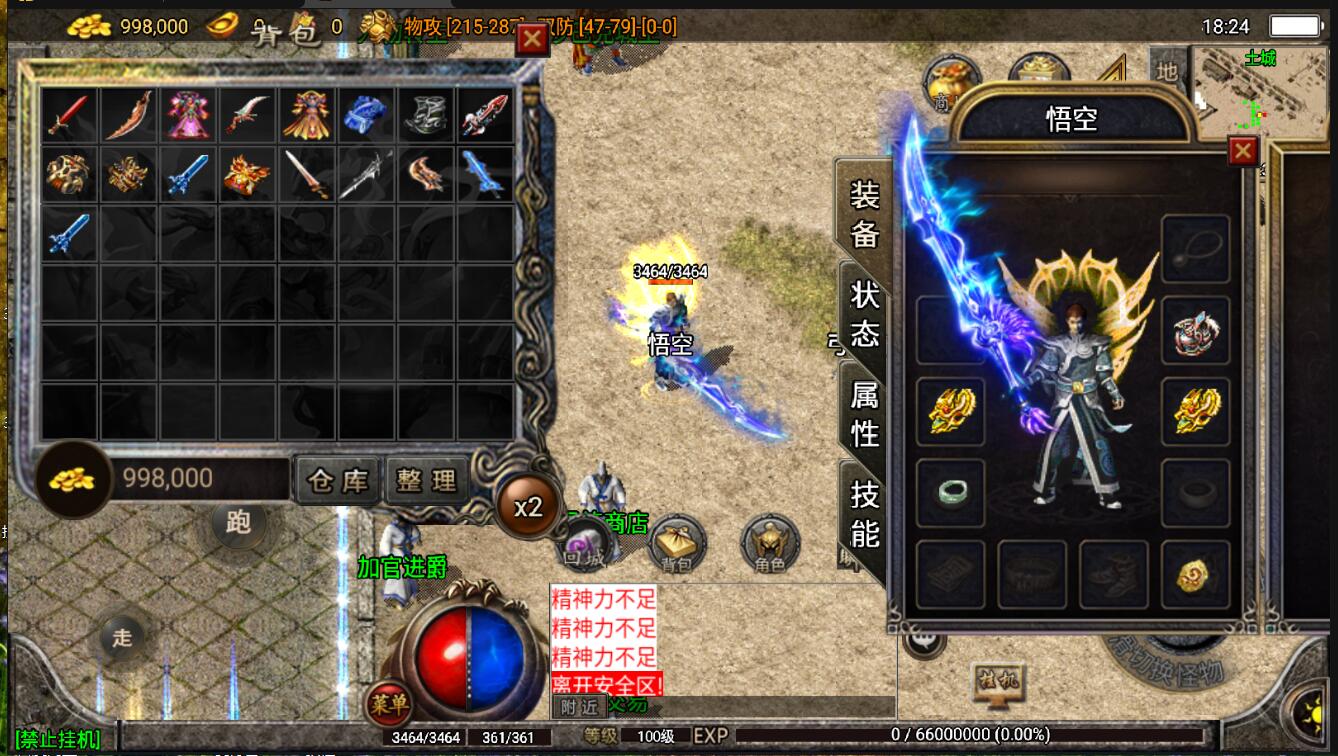Close the backpack inventory window

531,38
